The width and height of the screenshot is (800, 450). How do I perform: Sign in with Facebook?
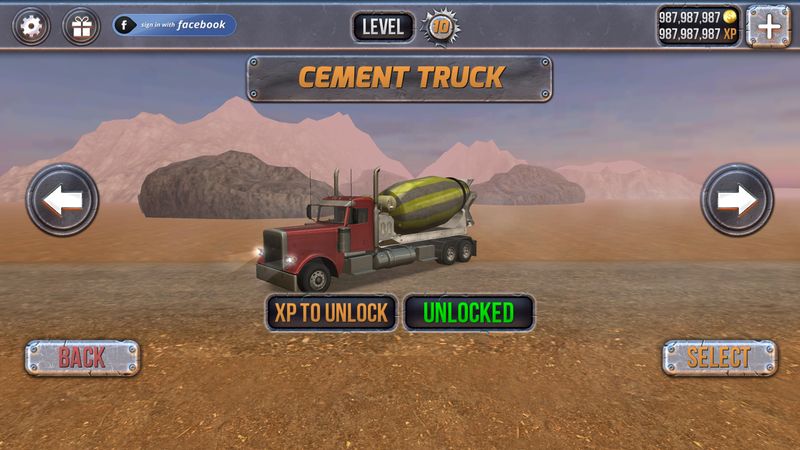tap(175, 25)
